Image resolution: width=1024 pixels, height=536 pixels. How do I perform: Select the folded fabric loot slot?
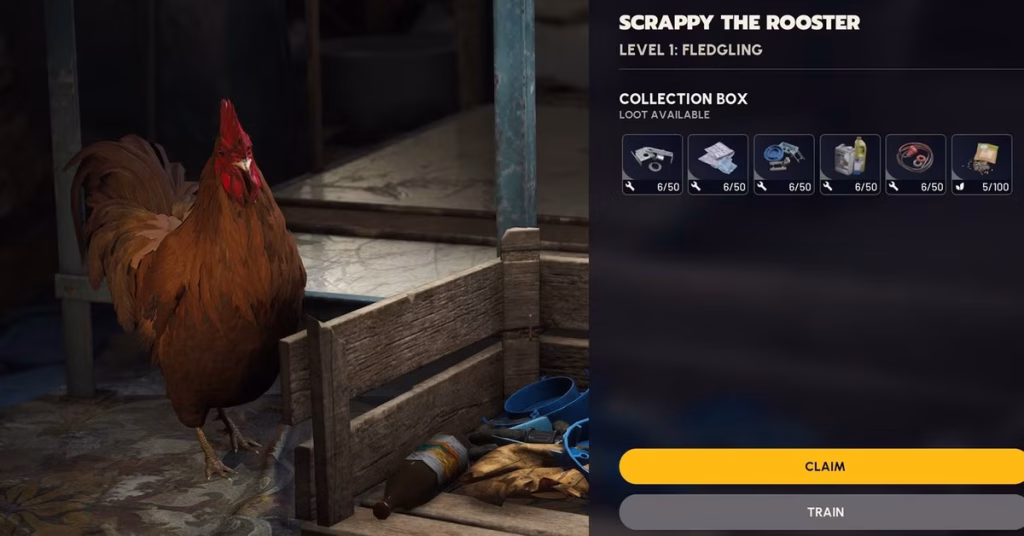click(718, 164)
